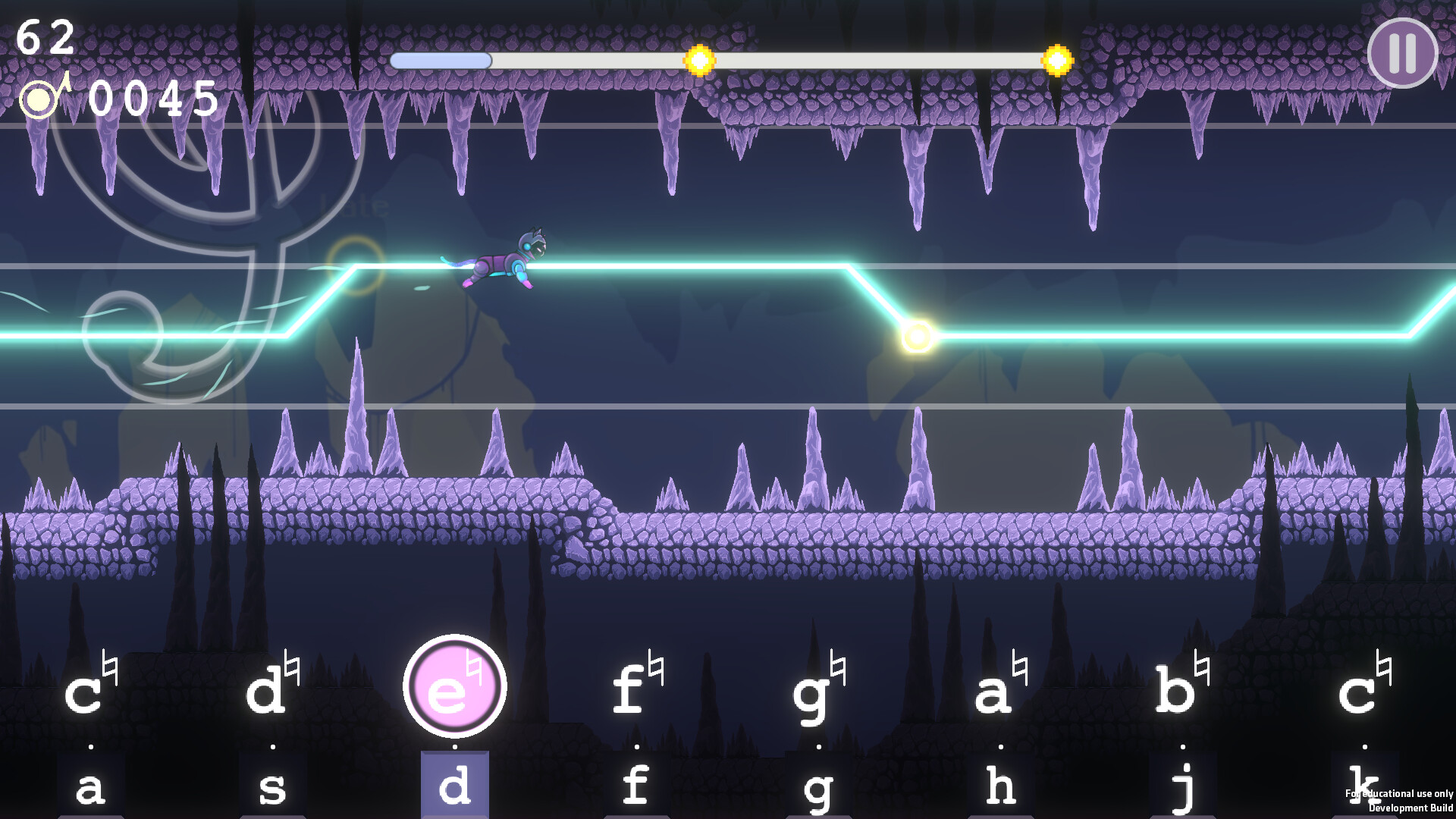1456x819 pixels.
Task: Click the pause icon in top right corner
Action: pos(1403,53)
